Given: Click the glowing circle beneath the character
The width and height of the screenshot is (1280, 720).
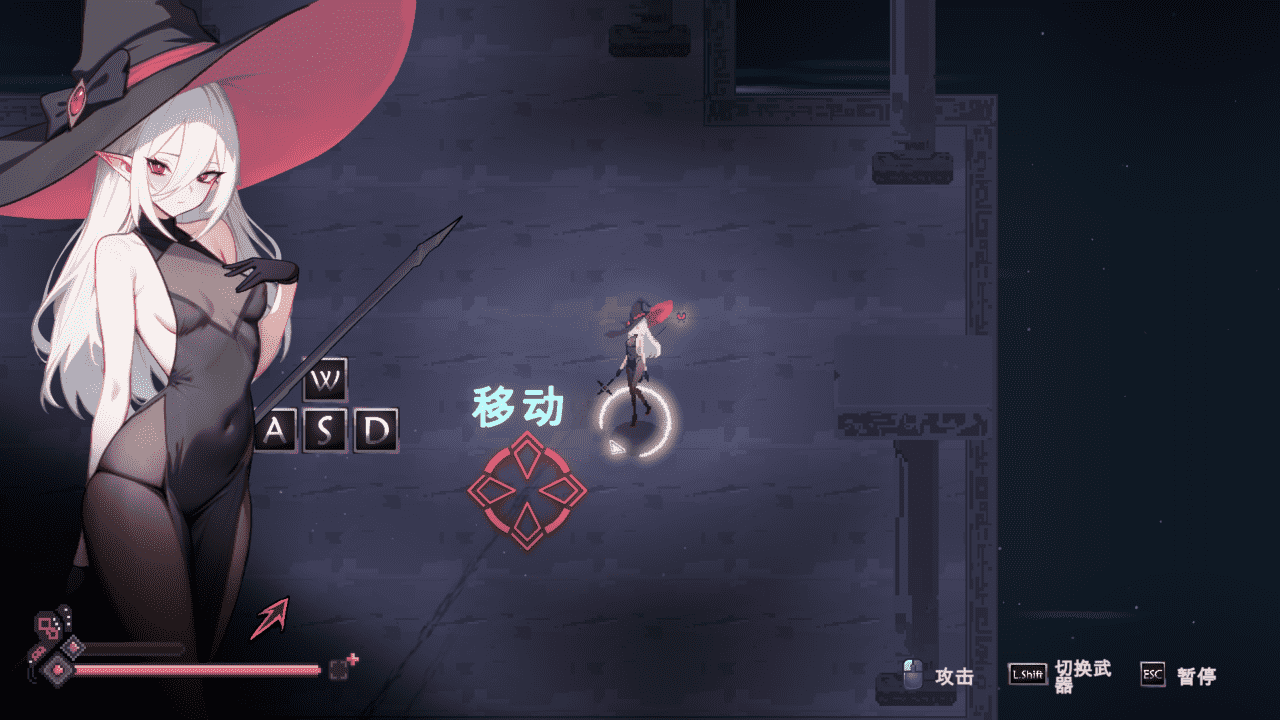Looking at the screenshot, I should coord(633,420).
